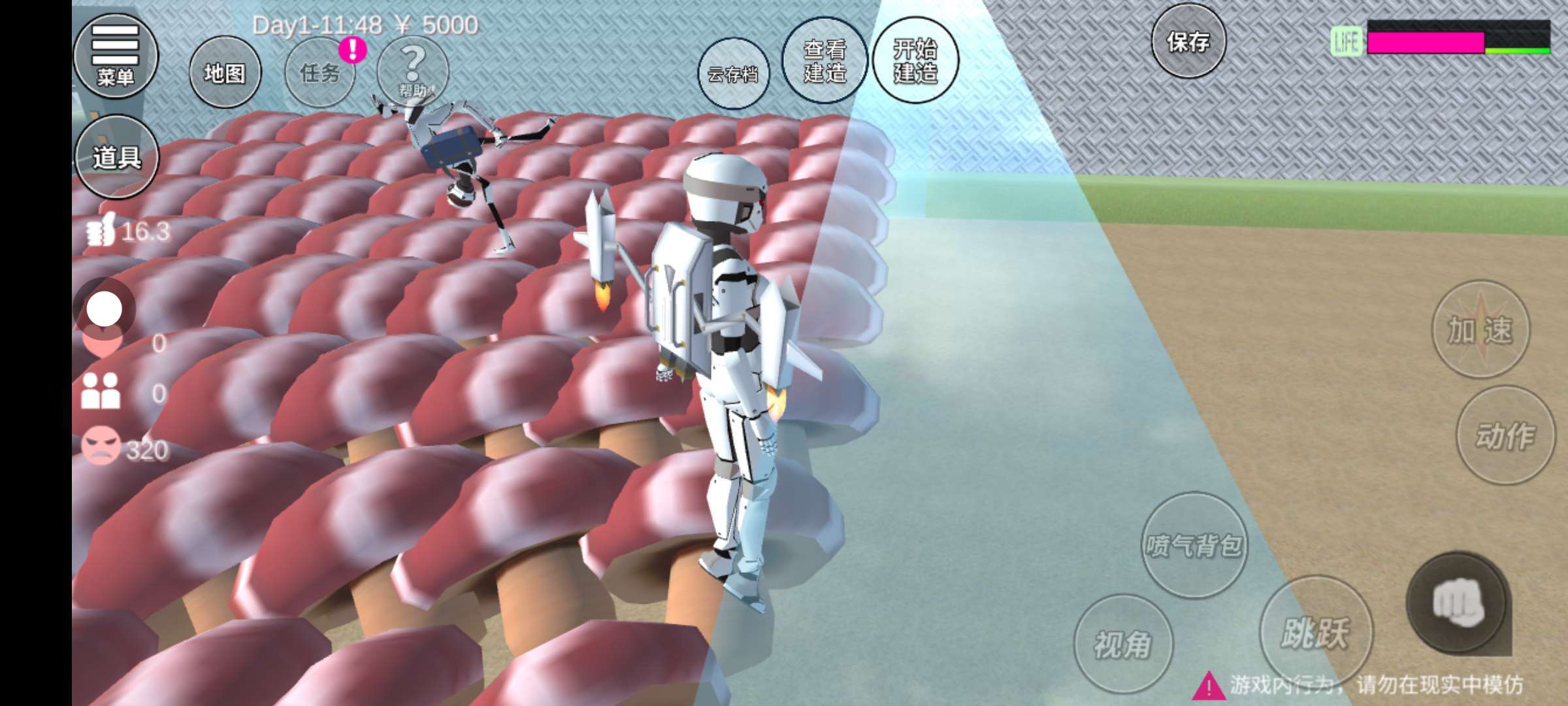This screenshot has width=1568, height=706.
Task: Start building with 开始建造
Action: coord(915,61)
